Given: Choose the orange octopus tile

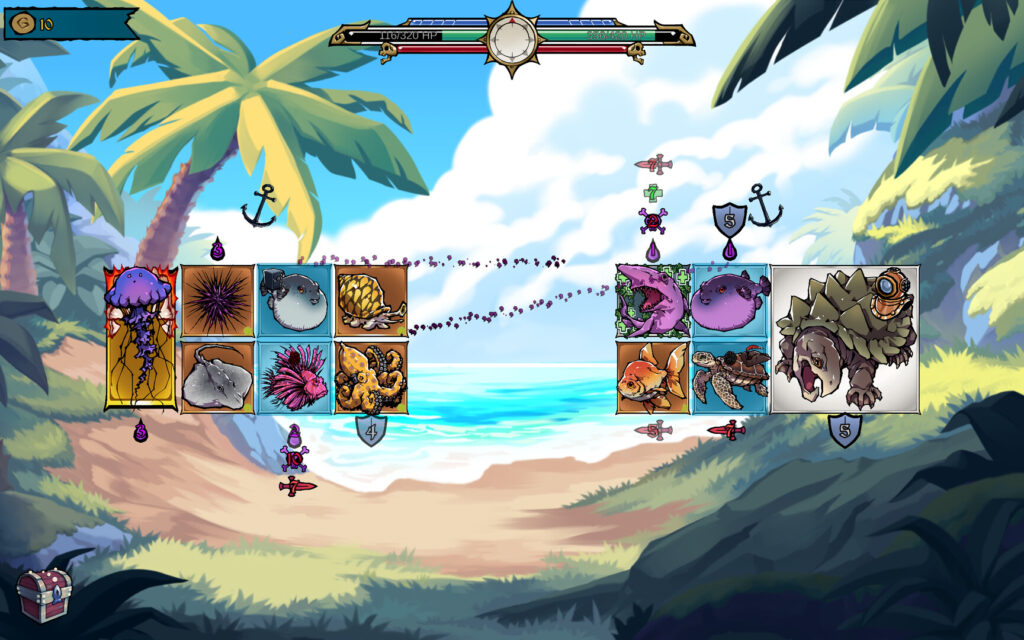Looking at the screenshot, I should point(370,376).
